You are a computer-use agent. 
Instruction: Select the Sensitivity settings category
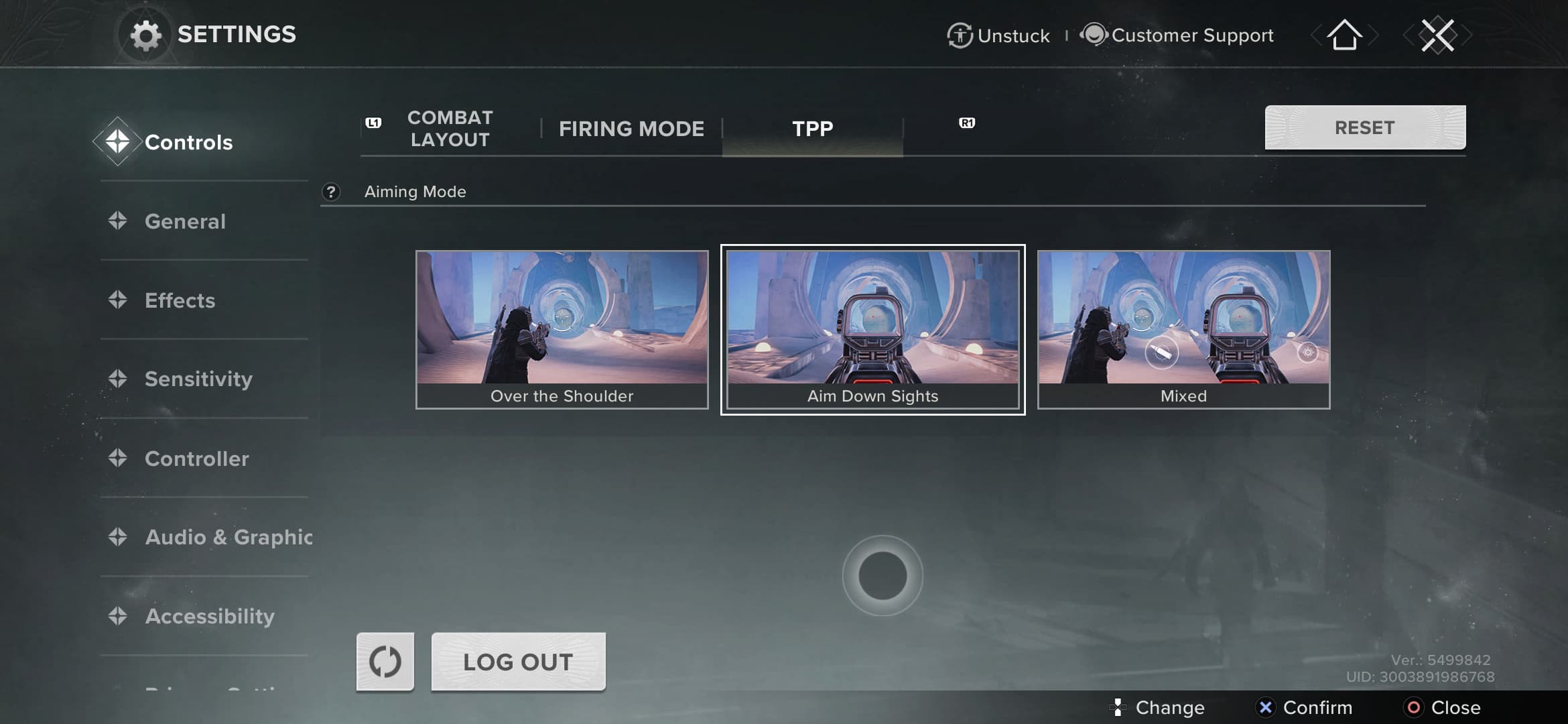point(198,379)
